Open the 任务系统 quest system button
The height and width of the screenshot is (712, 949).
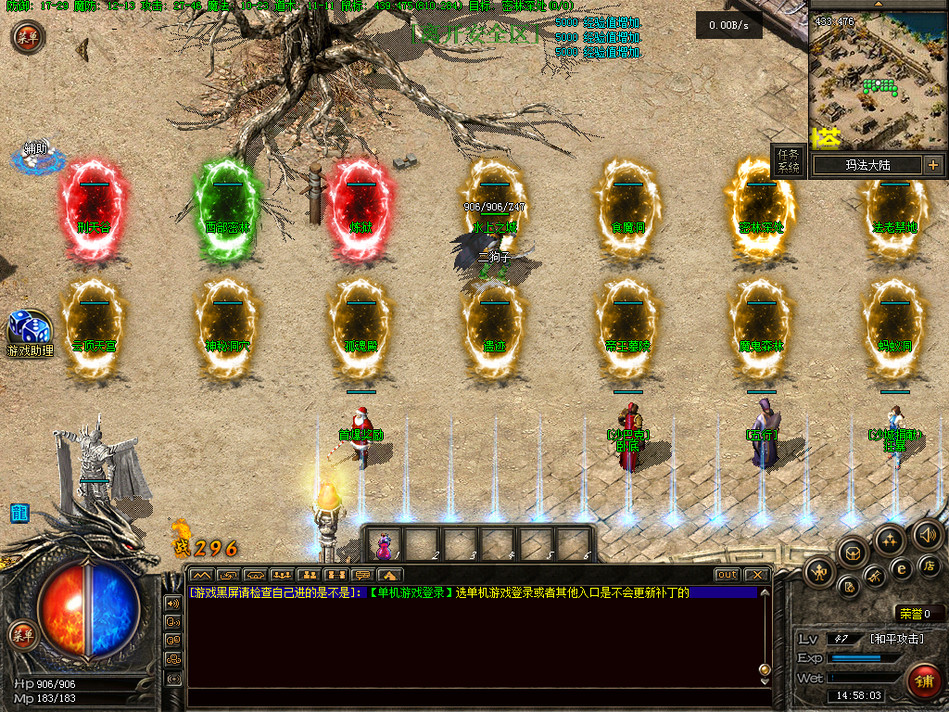pos(788,161)
